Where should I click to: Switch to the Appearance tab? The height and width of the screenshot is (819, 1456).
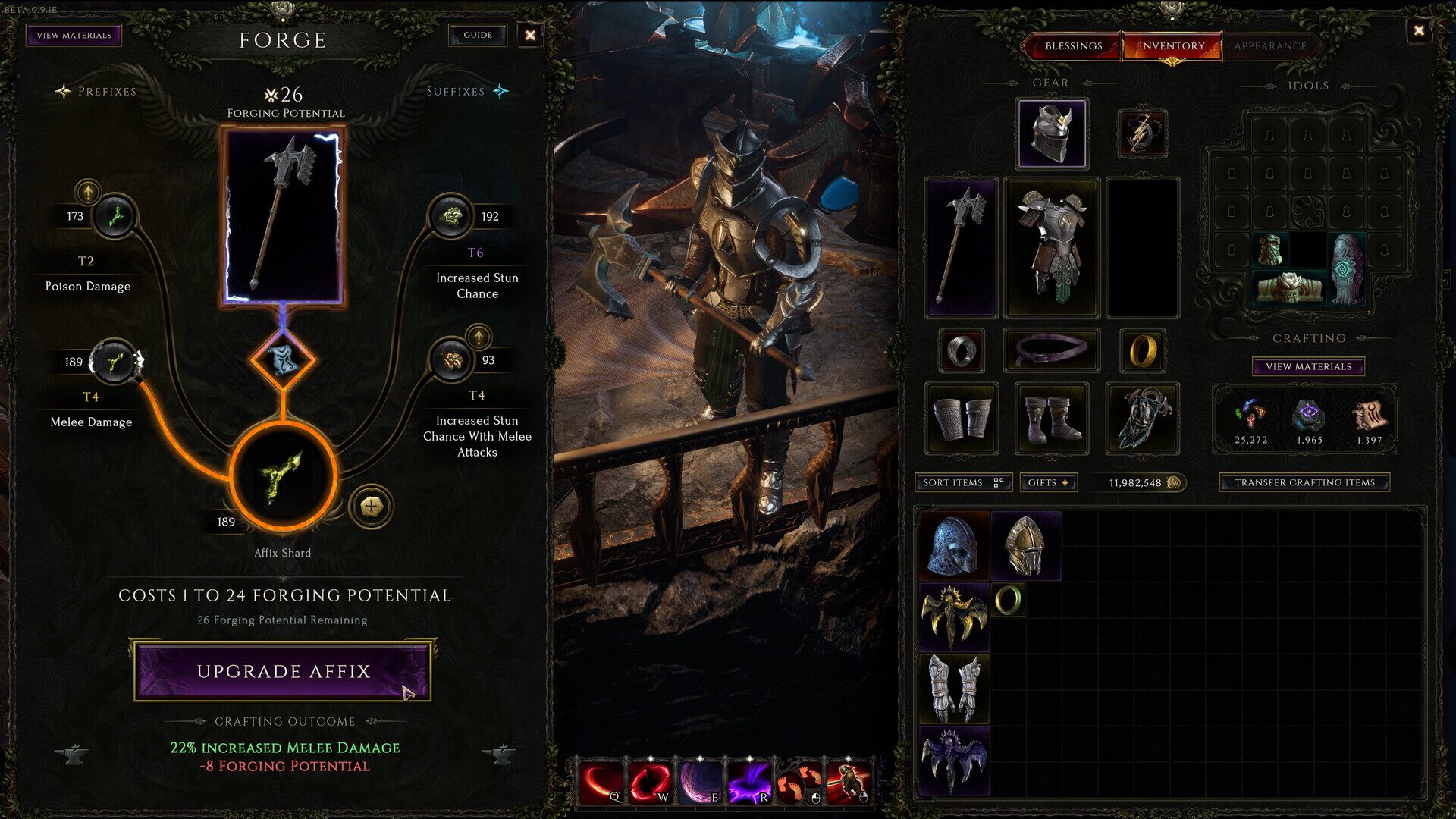coord(1269,46)
